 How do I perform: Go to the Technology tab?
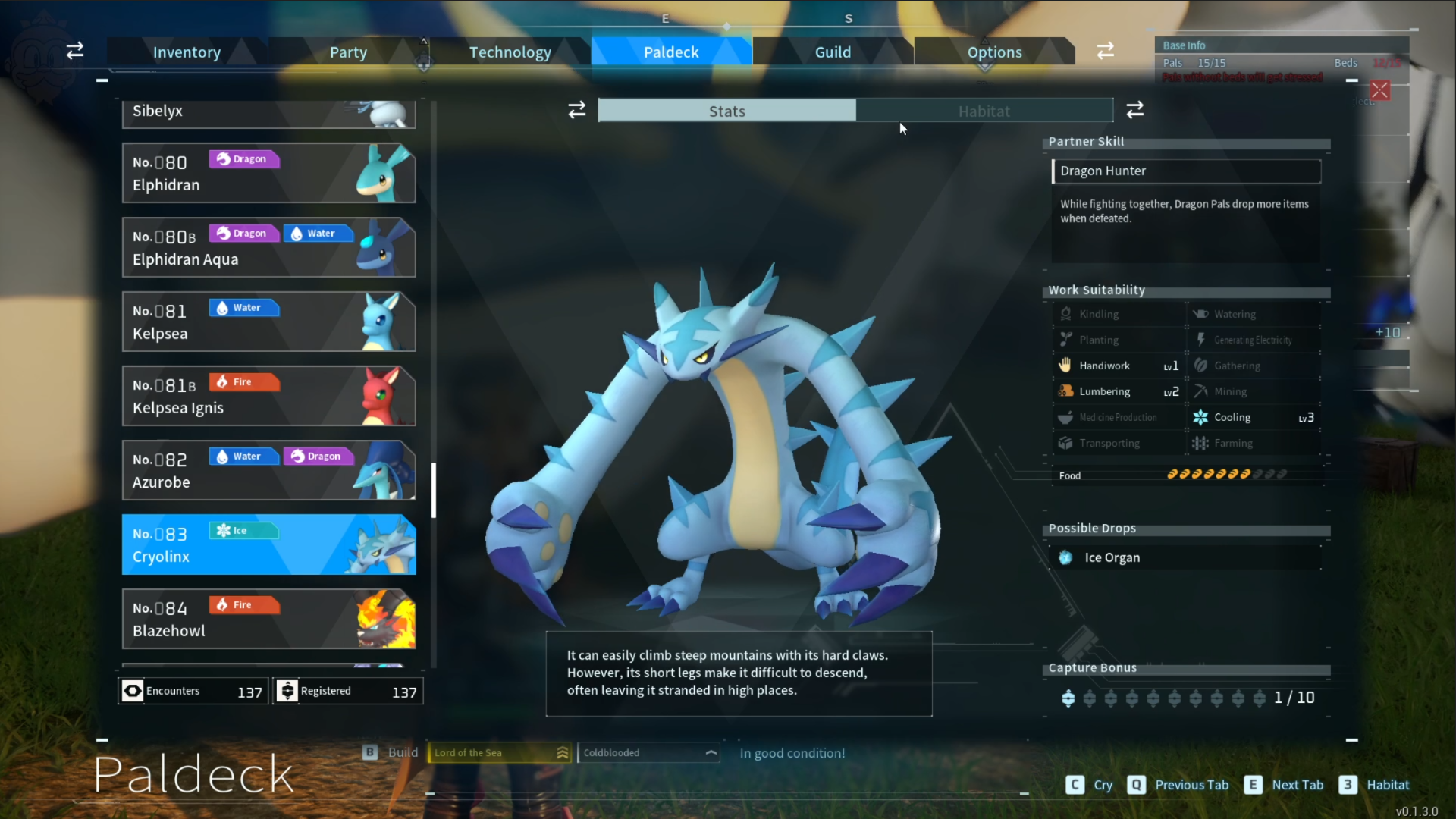pos(510,52)
